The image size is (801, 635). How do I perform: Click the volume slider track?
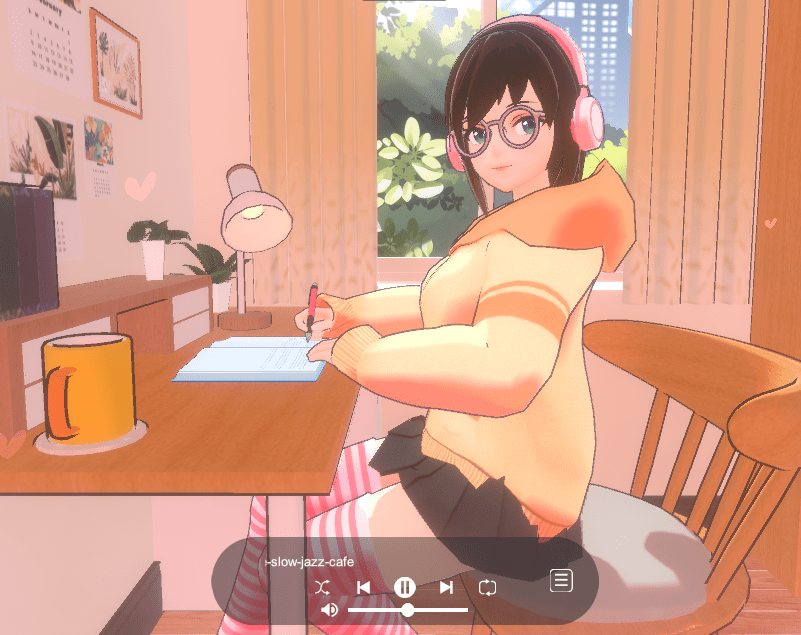[x=440, y=610]
